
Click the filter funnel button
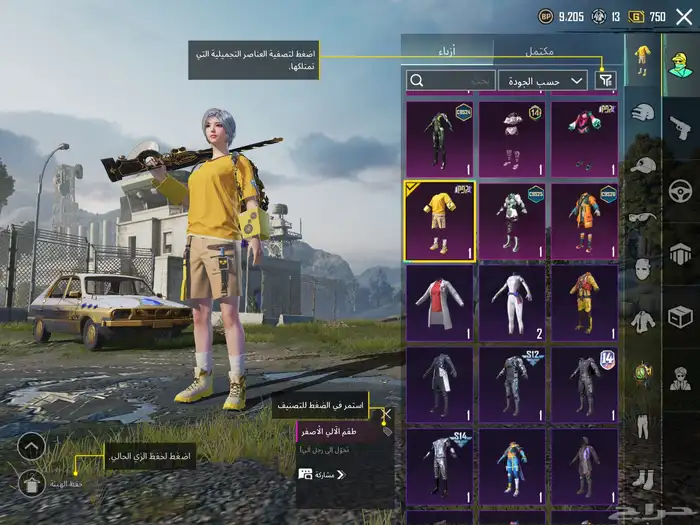(x=605, y=80)
